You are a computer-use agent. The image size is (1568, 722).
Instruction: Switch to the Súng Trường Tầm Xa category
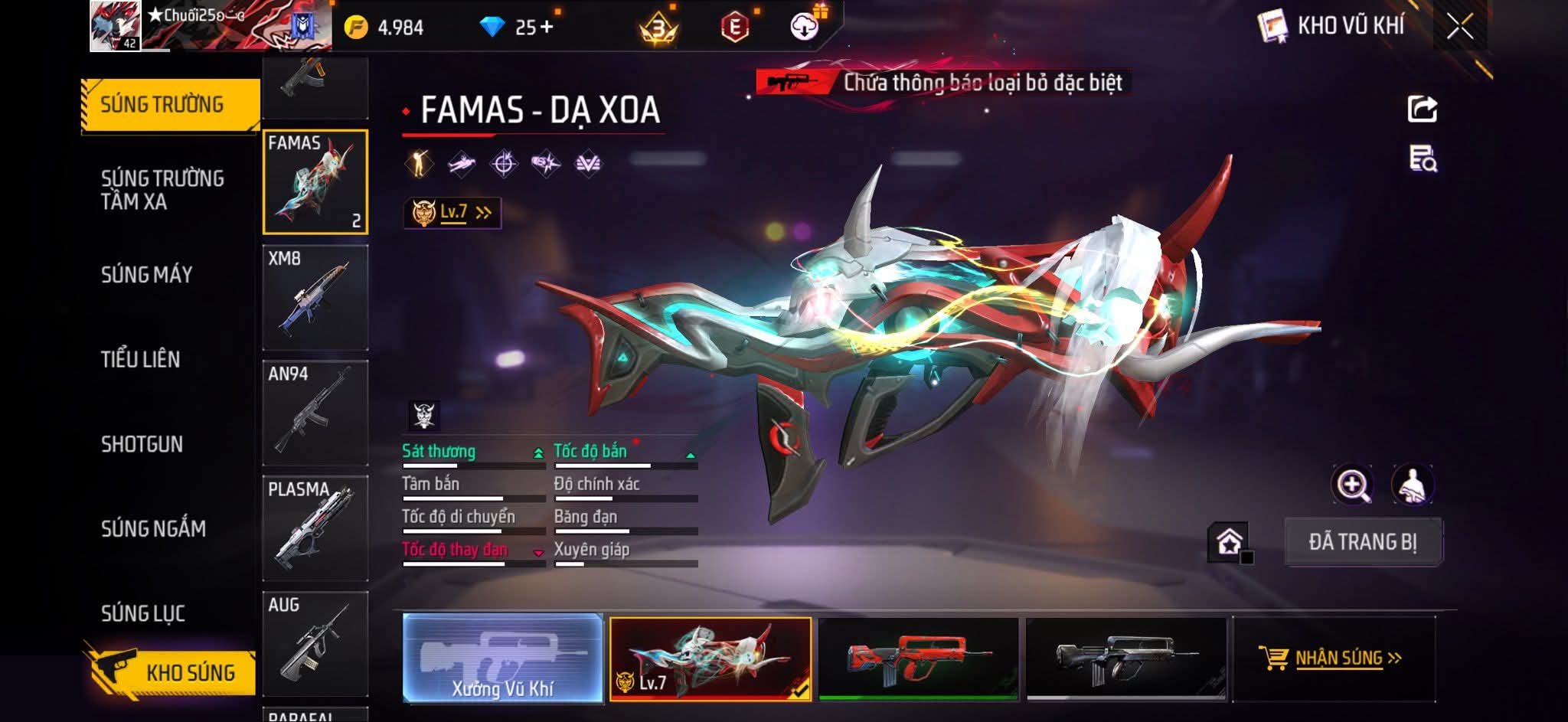(x=162, y=190)
